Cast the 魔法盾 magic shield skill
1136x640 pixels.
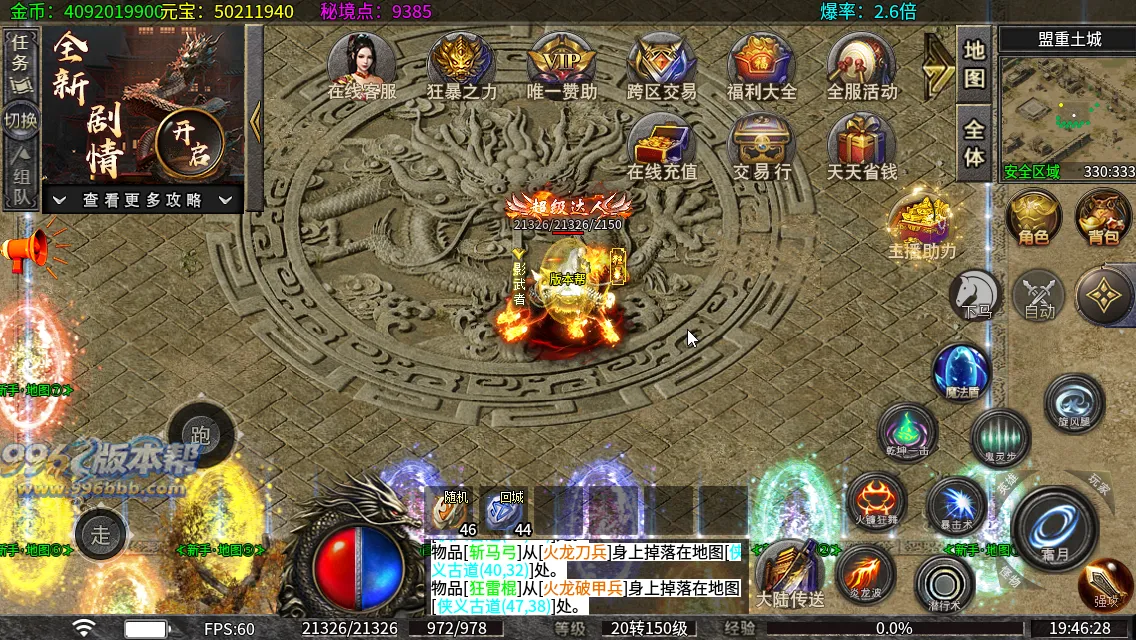962,372
